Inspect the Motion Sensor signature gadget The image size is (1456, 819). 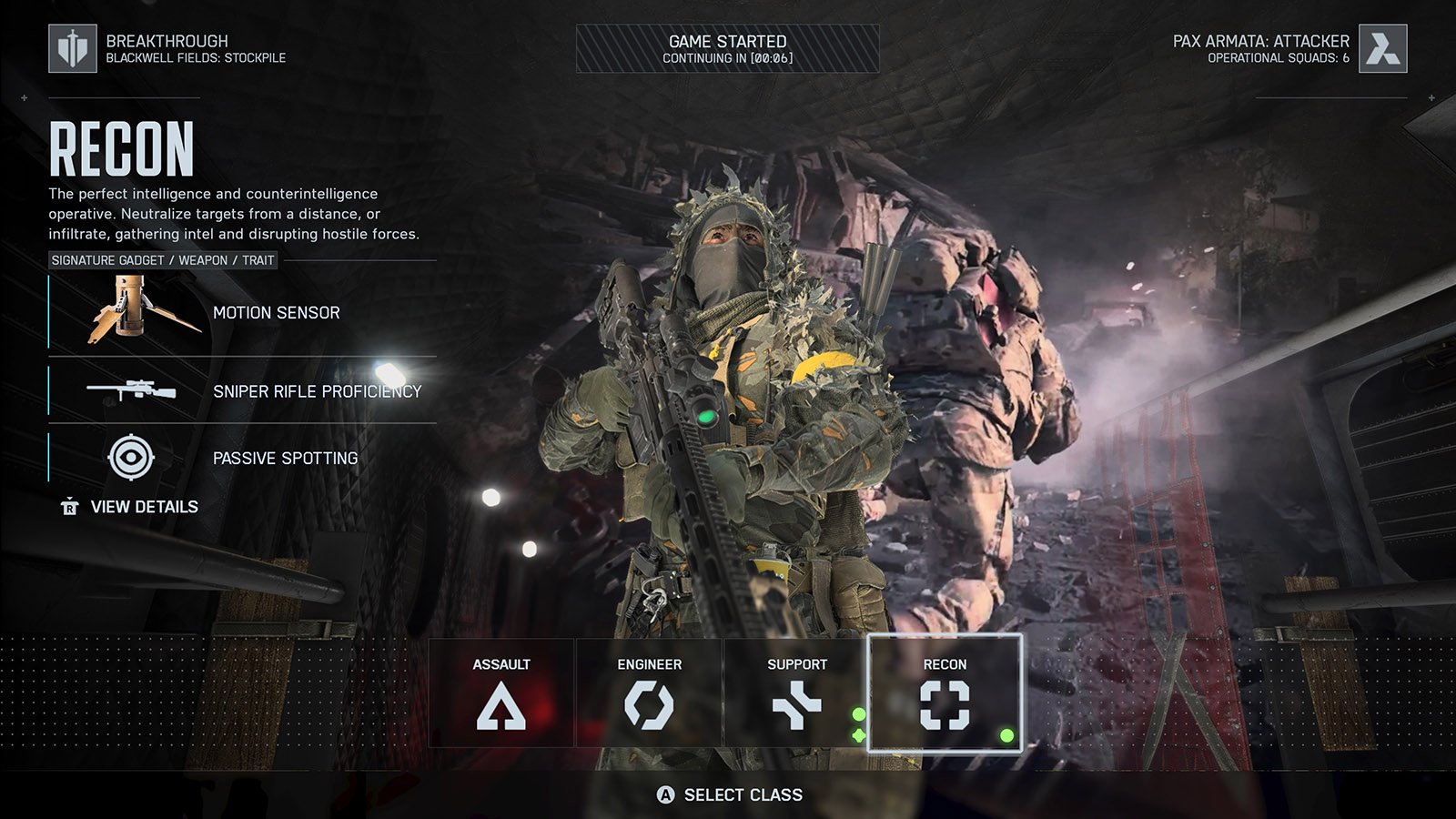click(243, 313)
